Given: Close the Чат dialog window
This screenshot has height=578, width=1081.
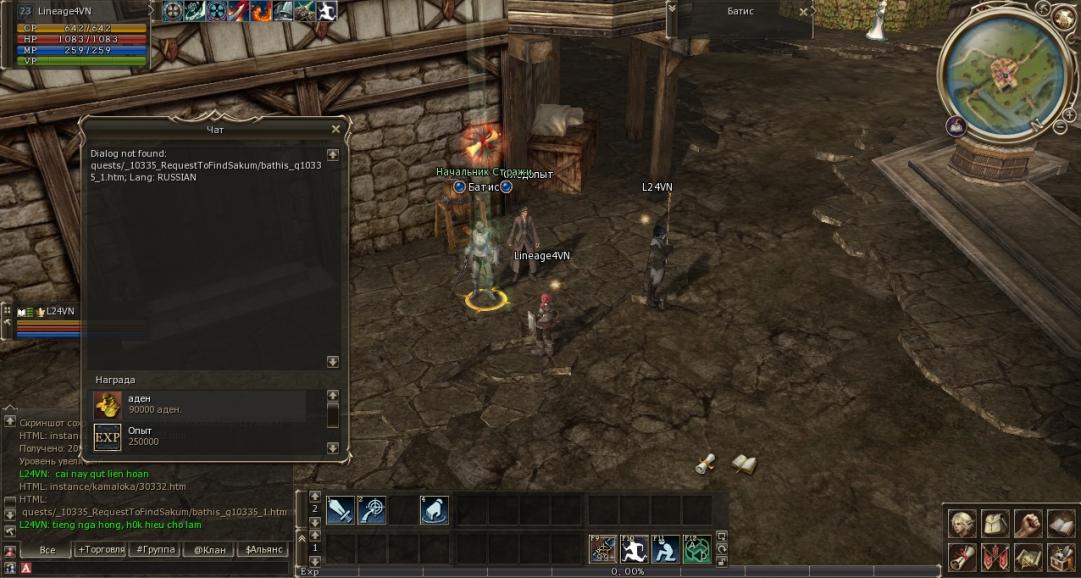Looking at the screenshot, I should point(335,129).
